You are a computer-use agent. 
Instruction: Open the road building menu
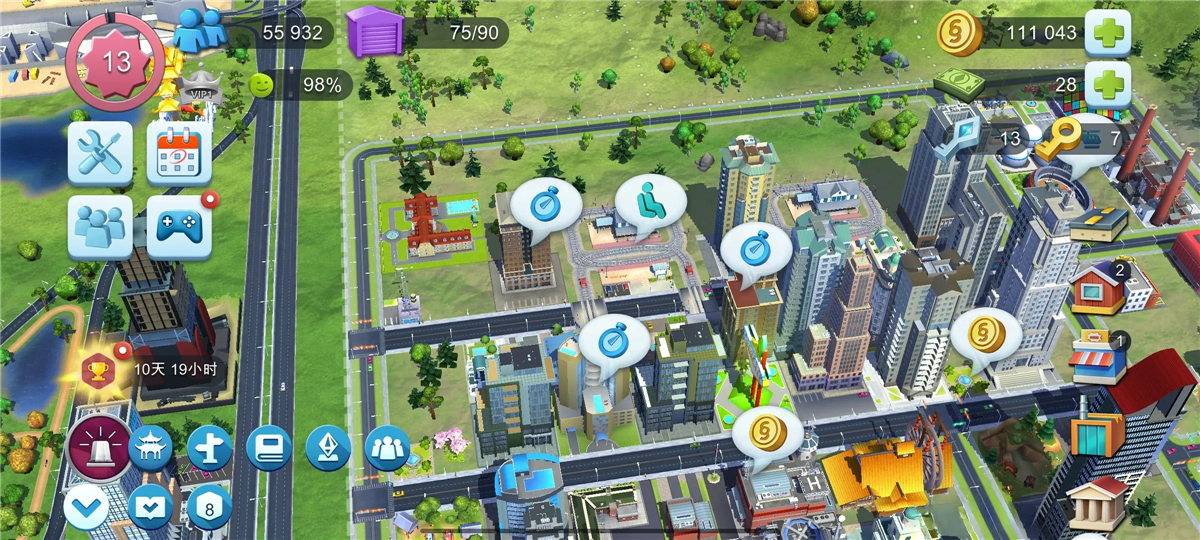[1098, 224]
